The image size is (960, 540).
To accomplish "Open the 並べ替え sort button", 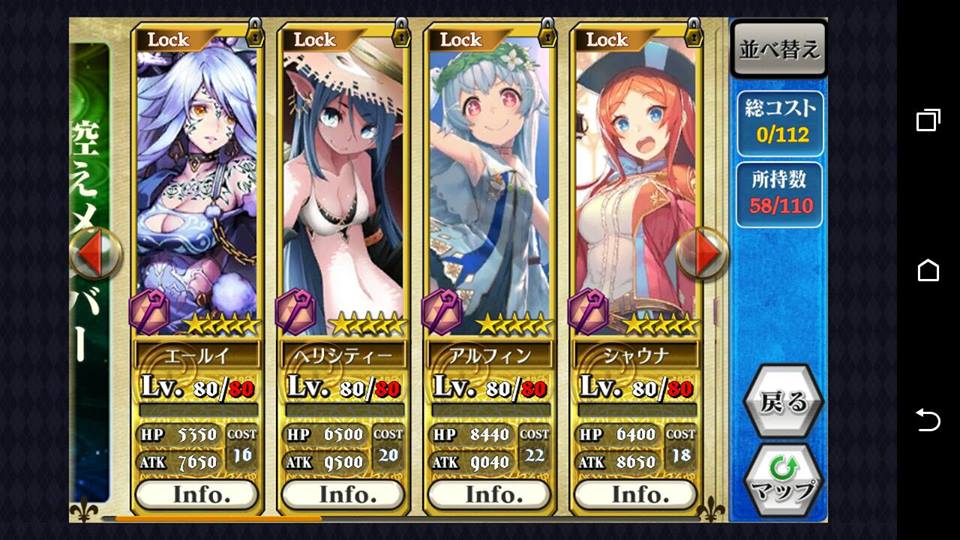I will (779, 49).
